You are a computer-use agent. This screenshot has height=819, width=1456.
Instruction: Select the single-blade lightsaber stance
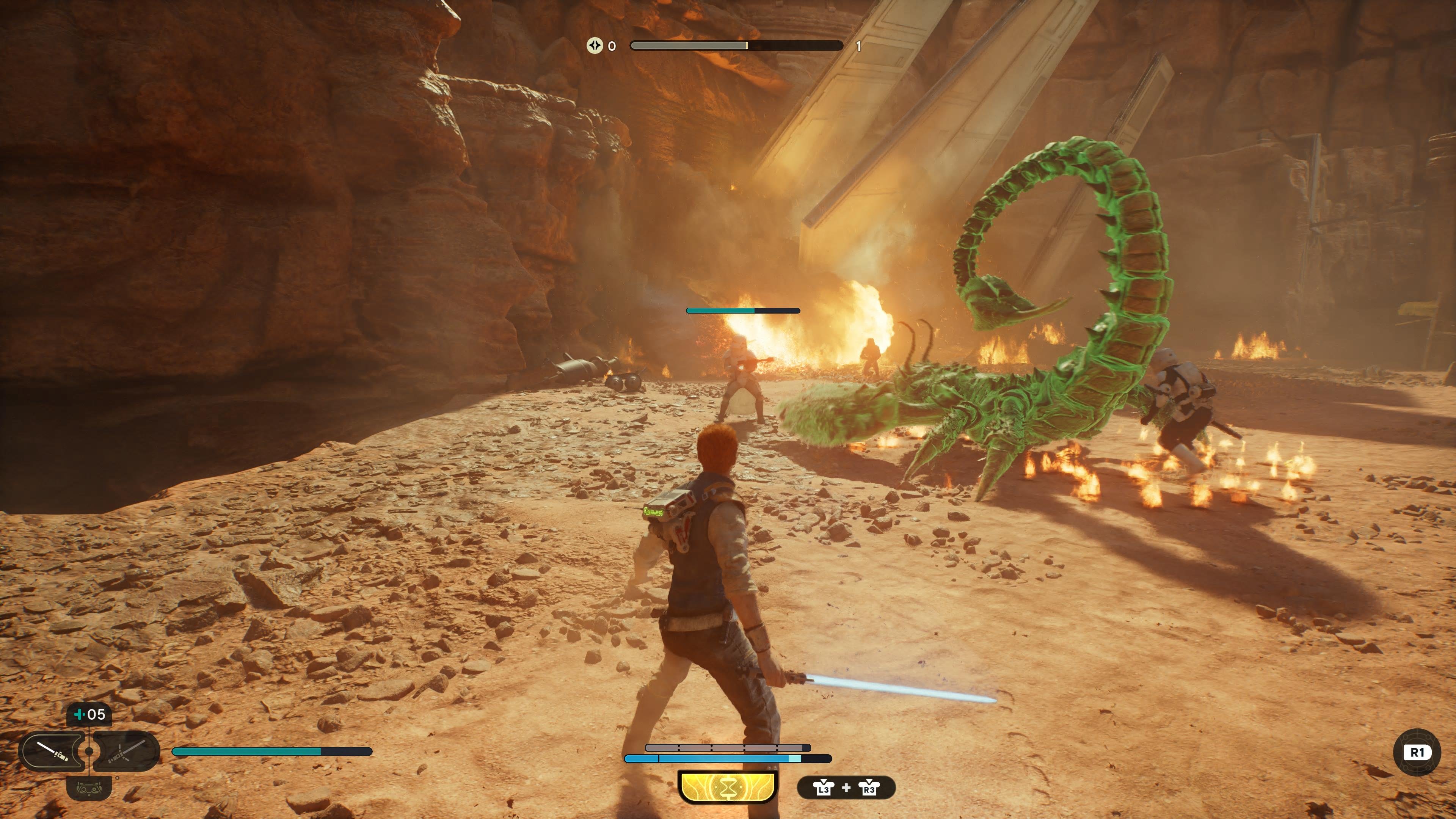pyautogui.click(x=52, y=751)
